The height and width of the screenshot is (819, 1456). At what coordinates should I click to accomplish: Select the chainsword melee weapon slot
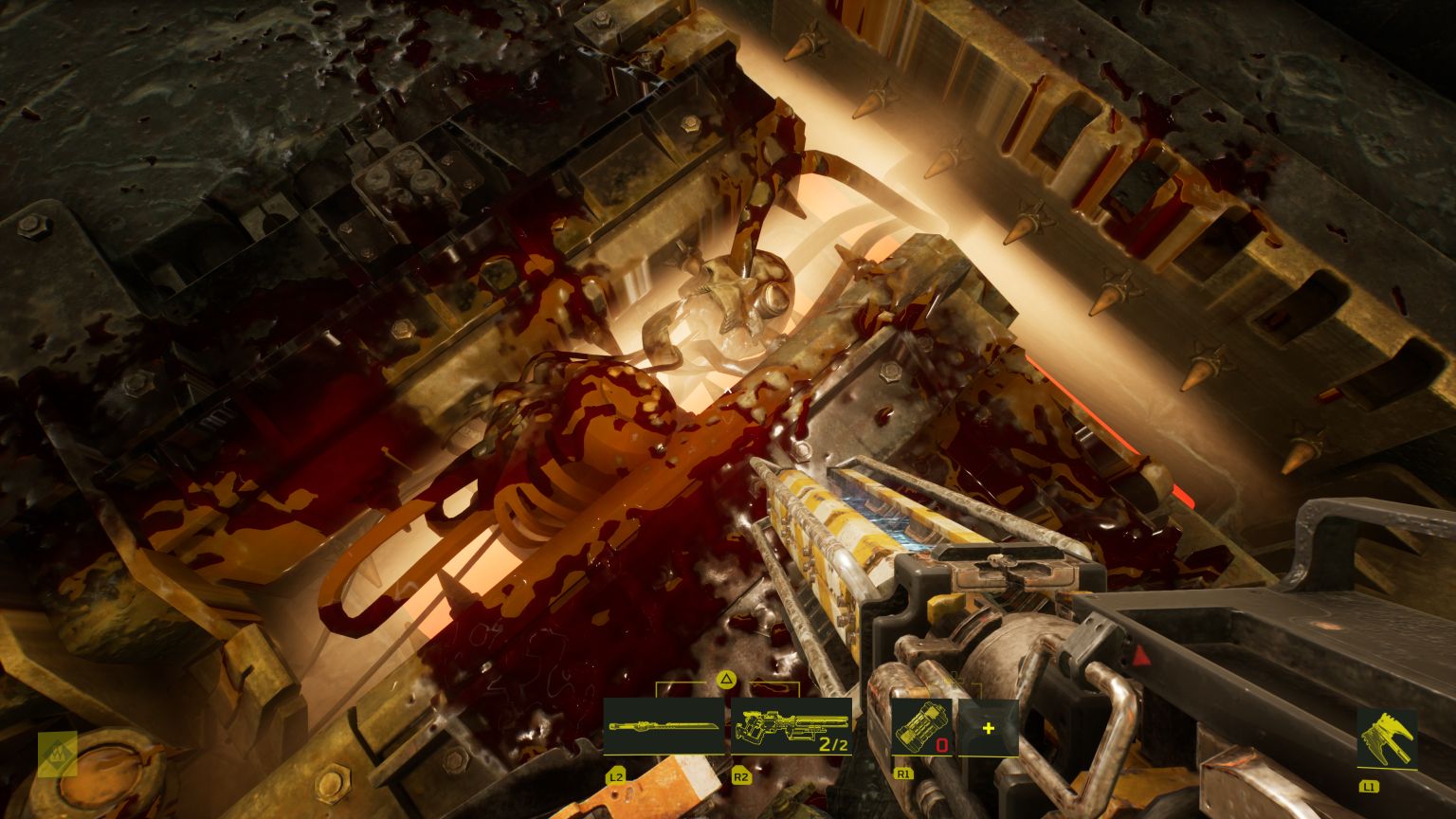click(664, 727)
